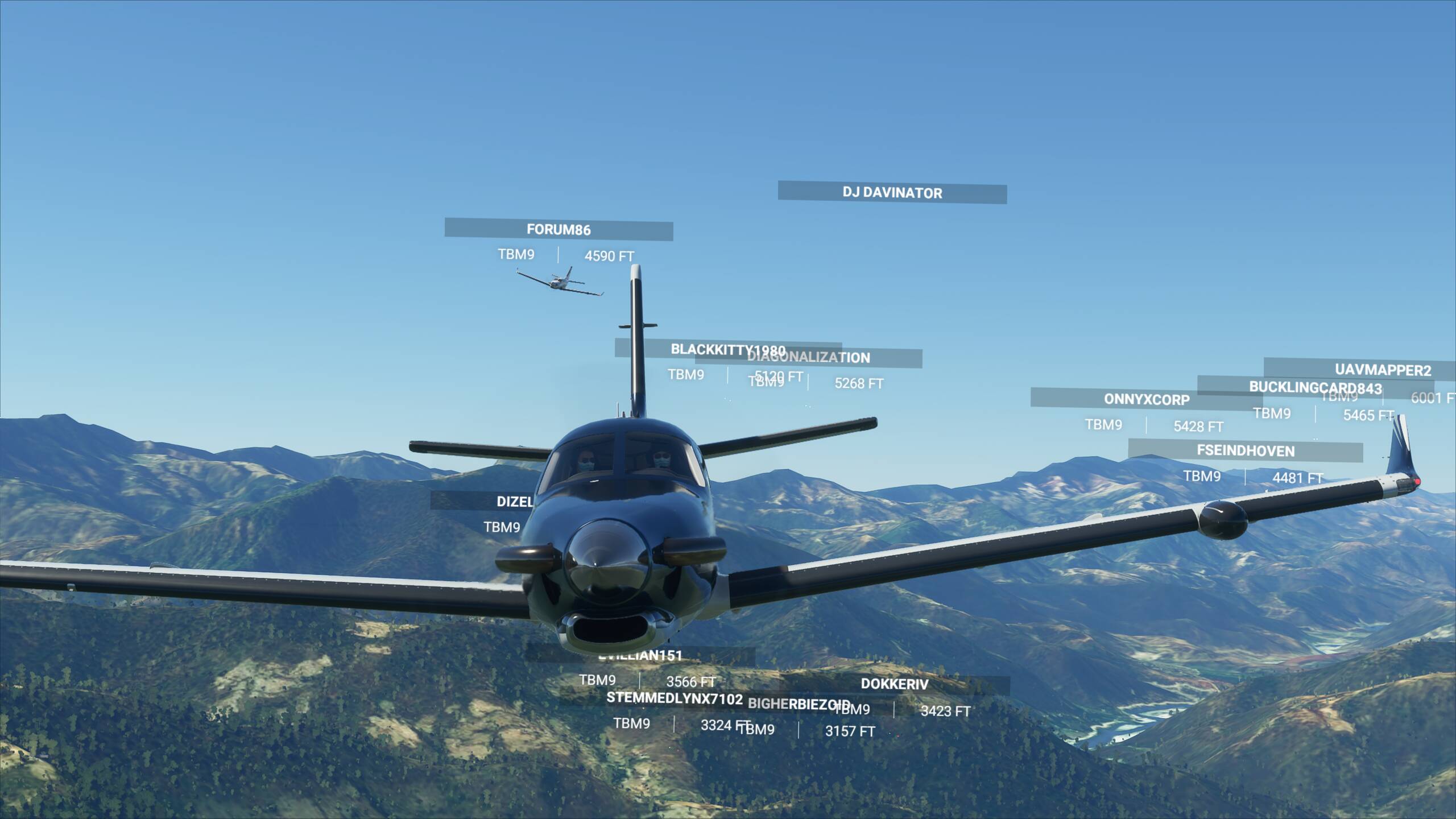Pick the DOKKERIV nameplate
Image resolution: width=1456 pixels, height=819 pixels.
point(894,684)
